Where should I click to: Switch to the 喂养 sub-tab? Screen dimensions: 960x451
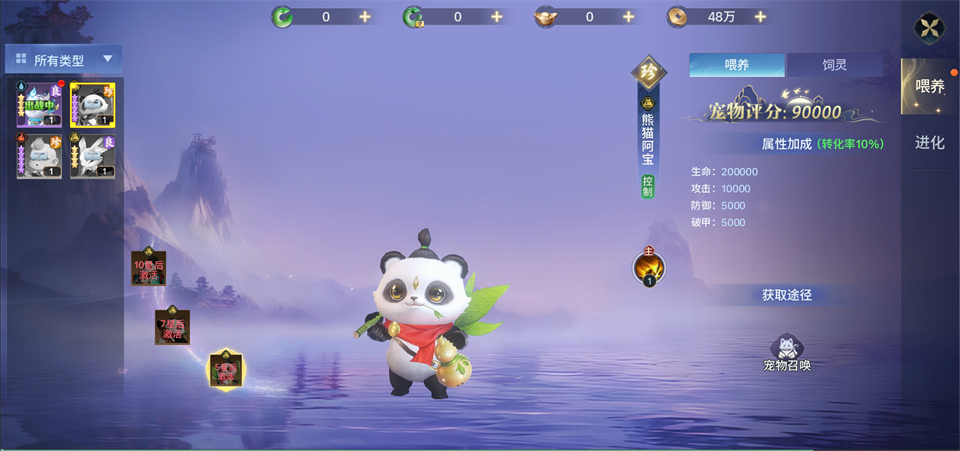tap(737, 65)
